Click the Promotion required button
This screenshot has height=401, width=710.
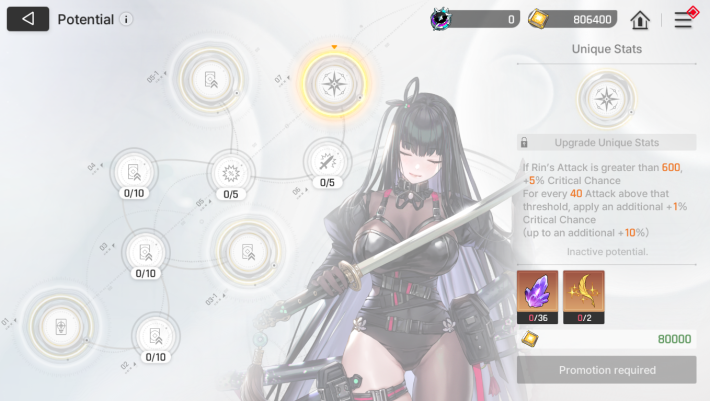pos(606,370)
